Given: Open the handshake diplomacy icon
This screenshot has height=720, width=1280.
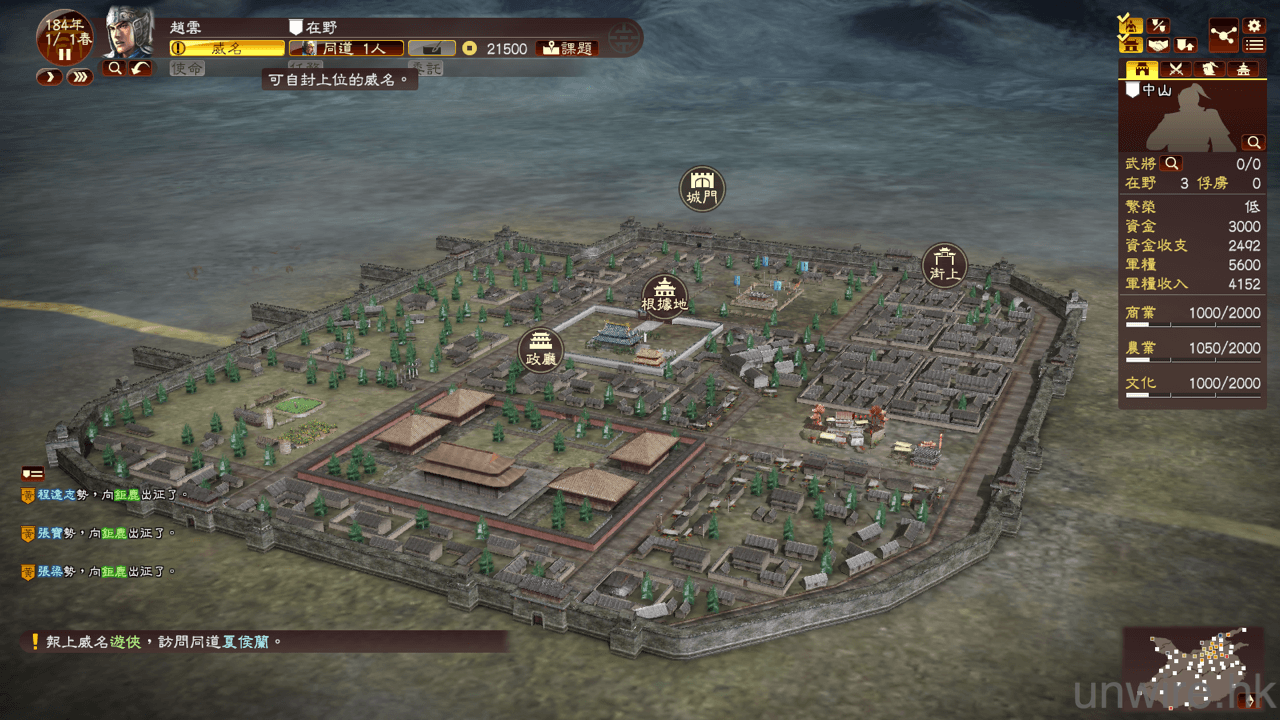Looking at the screenshot, I should 1158,45.
